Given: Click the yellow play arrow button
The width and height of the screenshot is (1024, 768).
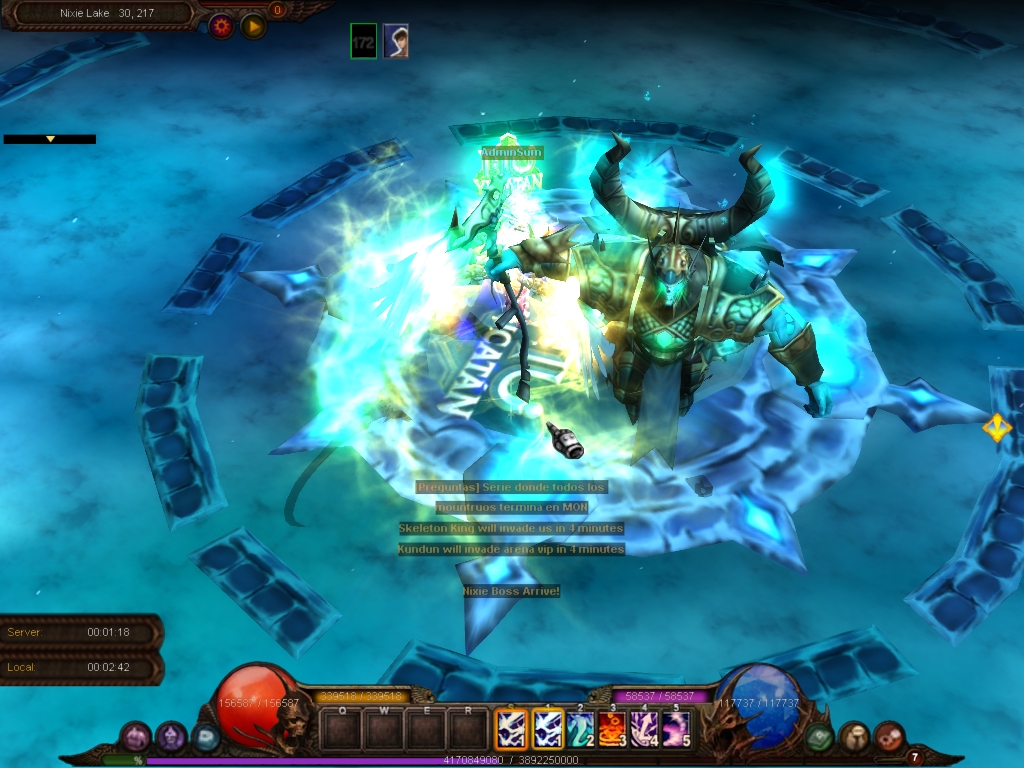Looking at the screenshot, I should click(x=253, y=26).
